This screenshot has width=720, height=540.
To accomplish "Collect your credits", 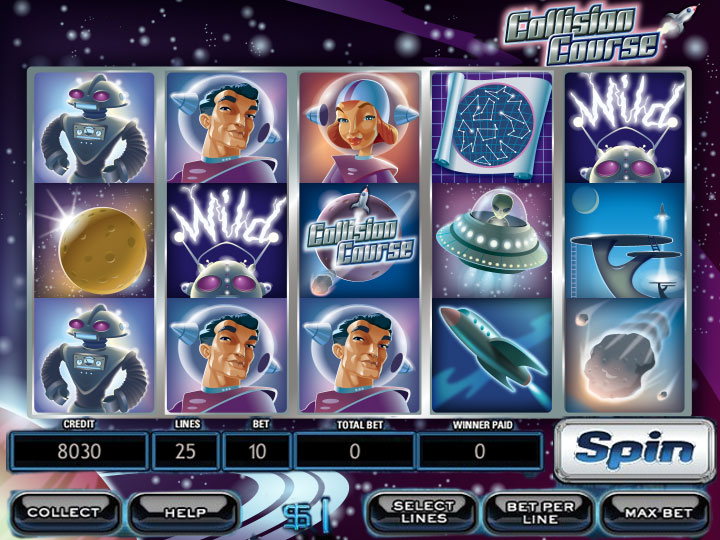I will (x=63, y=512).
